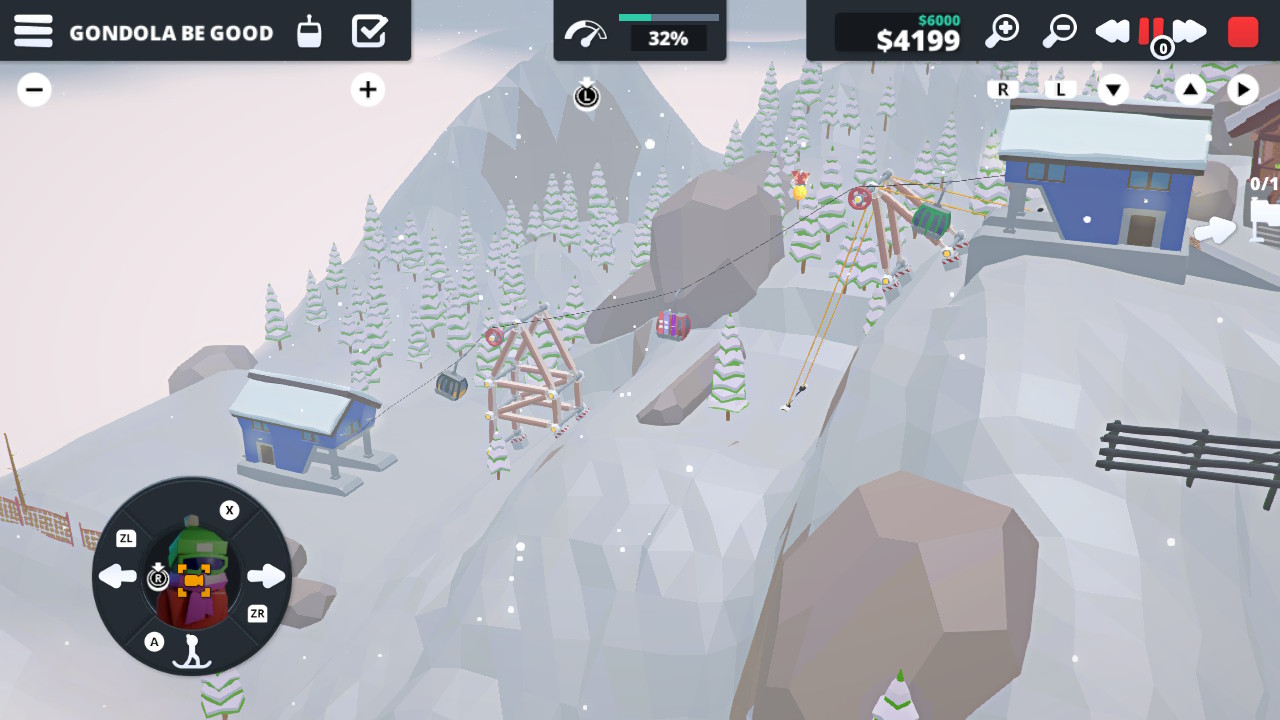Open the hamburger main menu
1280x720 pixels.
coord(33,31)
